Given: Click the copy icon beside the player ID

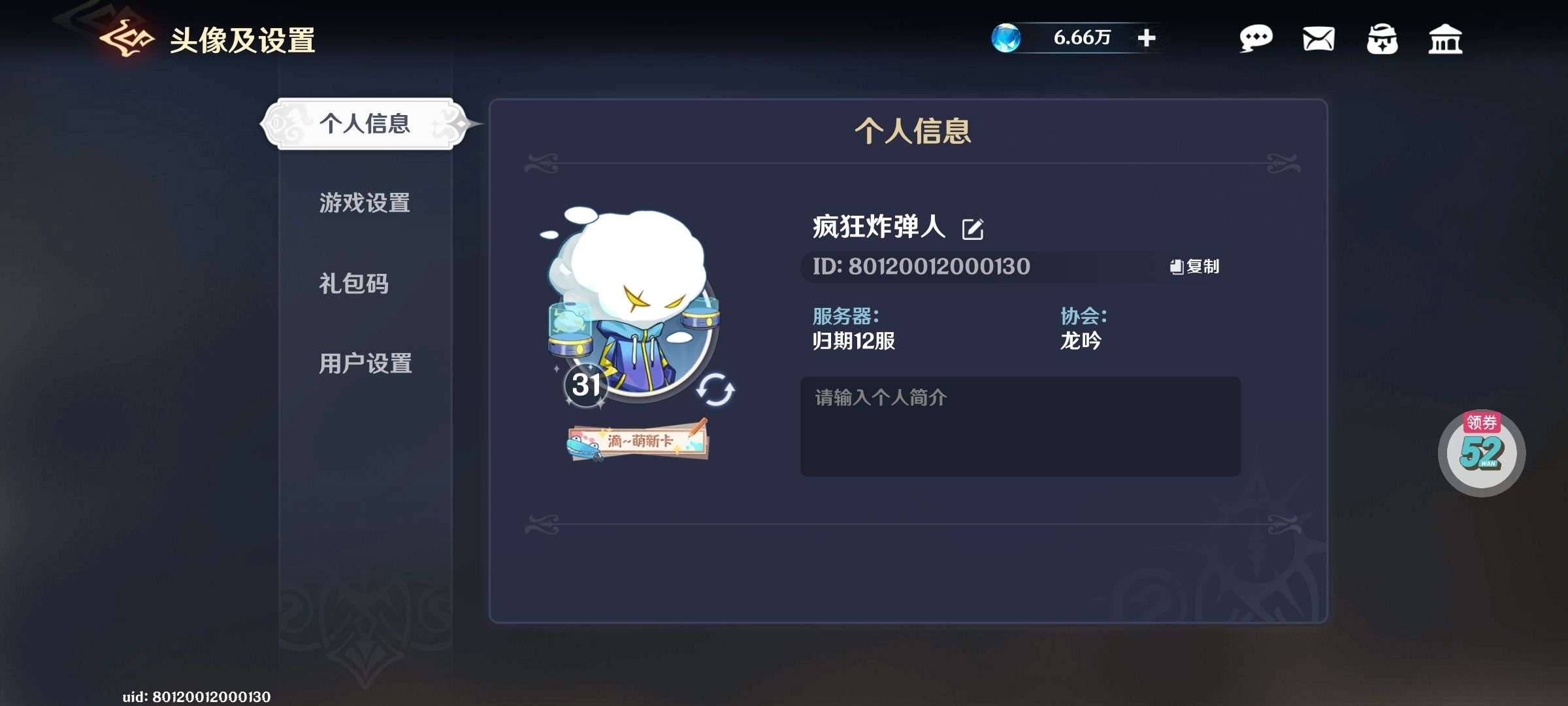Looking at the screenshot, I should click(x=1177, y=267).
